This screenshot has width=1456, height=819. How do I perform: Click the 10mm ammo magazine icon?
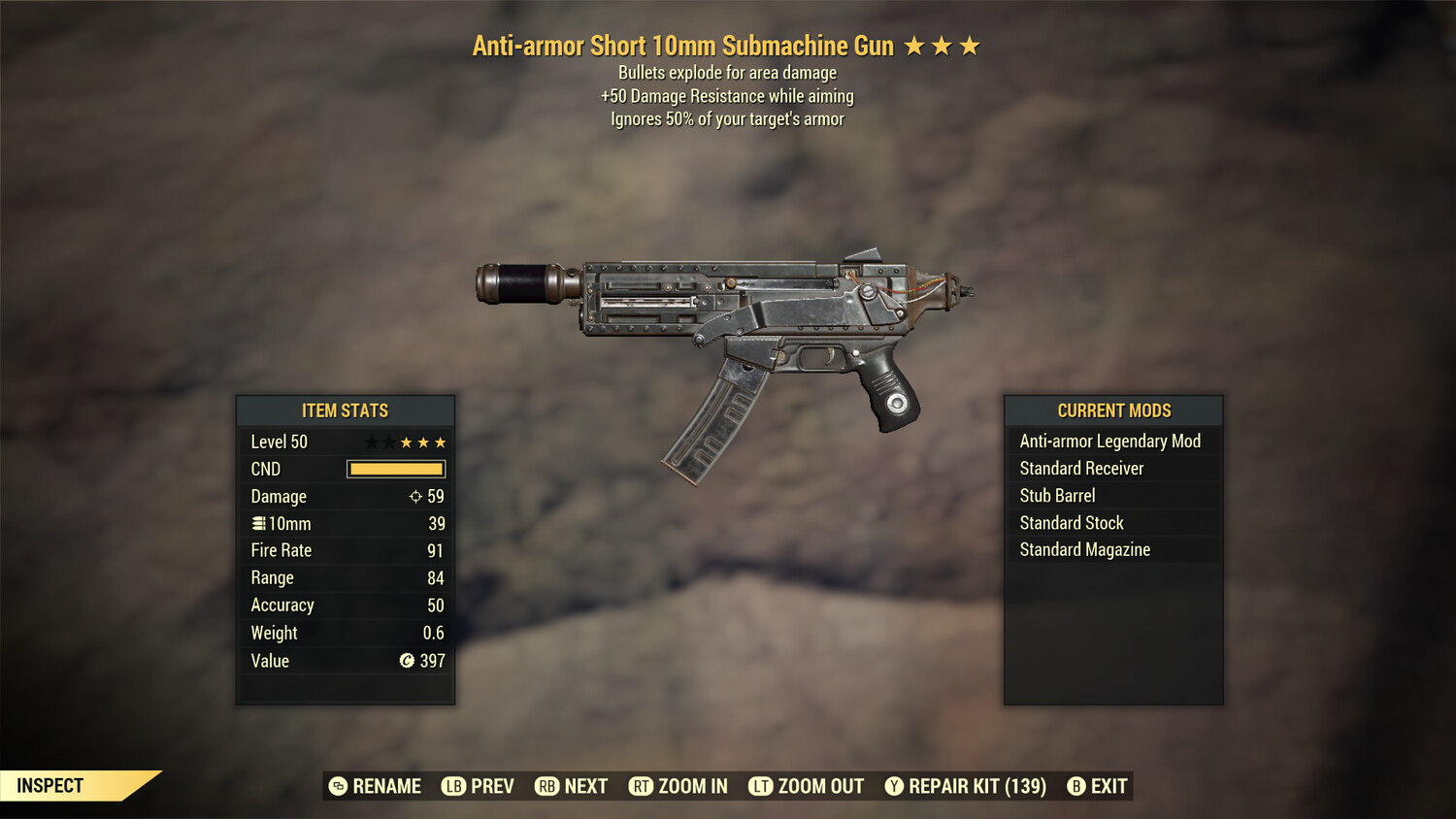258,523
